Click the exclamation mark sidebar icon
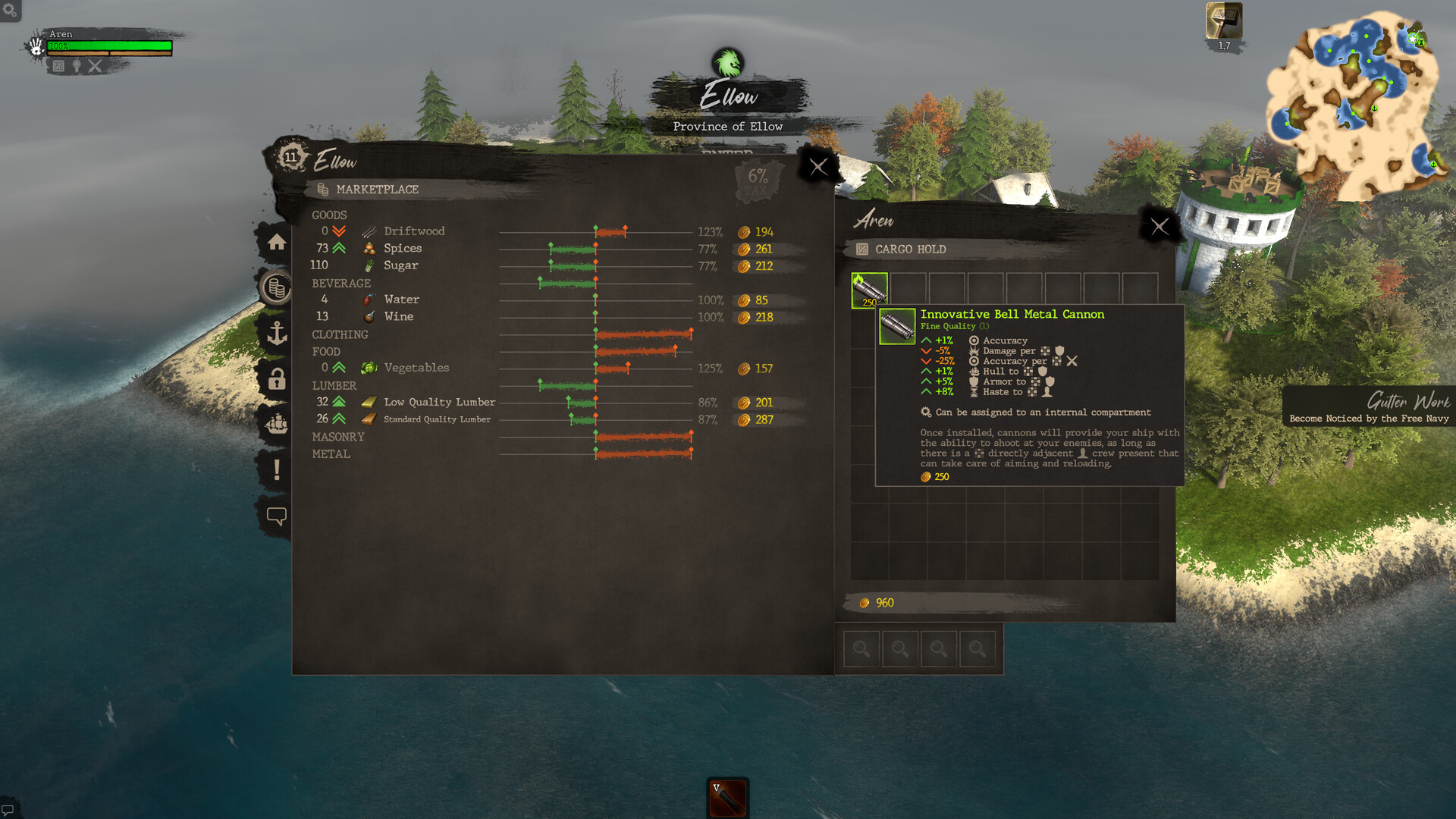Viewport: 1456px width, 819px height. click(278, 468)
